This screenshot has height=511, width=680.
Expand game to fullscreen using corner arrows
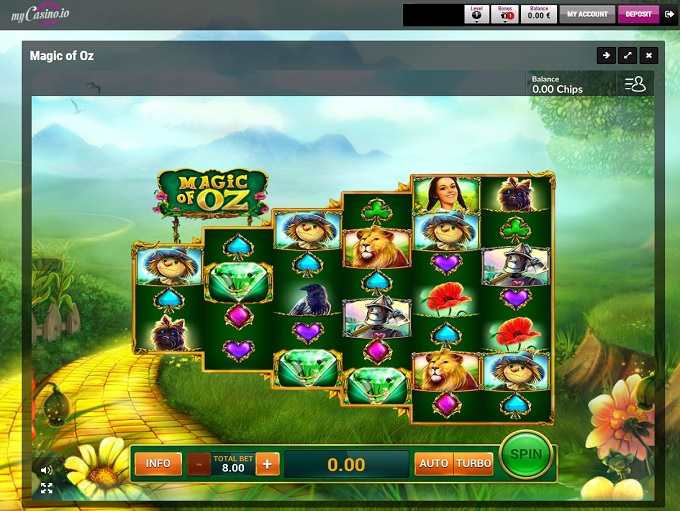47,488
